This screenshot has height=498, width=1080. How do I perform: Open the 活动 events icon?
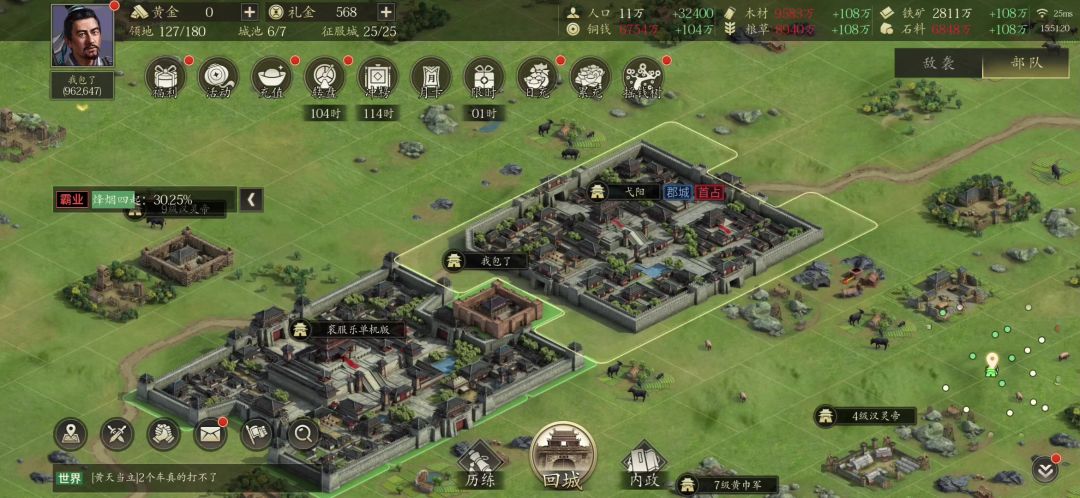pos(219,77)
